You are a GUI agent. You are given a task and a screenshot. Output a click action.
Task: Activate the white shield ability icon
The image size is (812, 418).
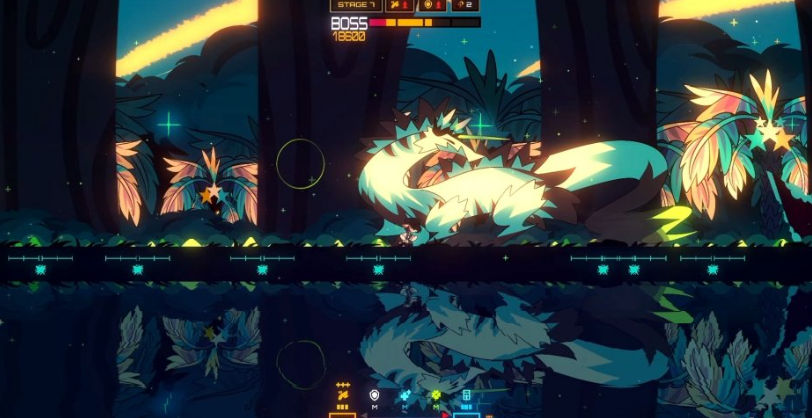[x=374, y=396]
